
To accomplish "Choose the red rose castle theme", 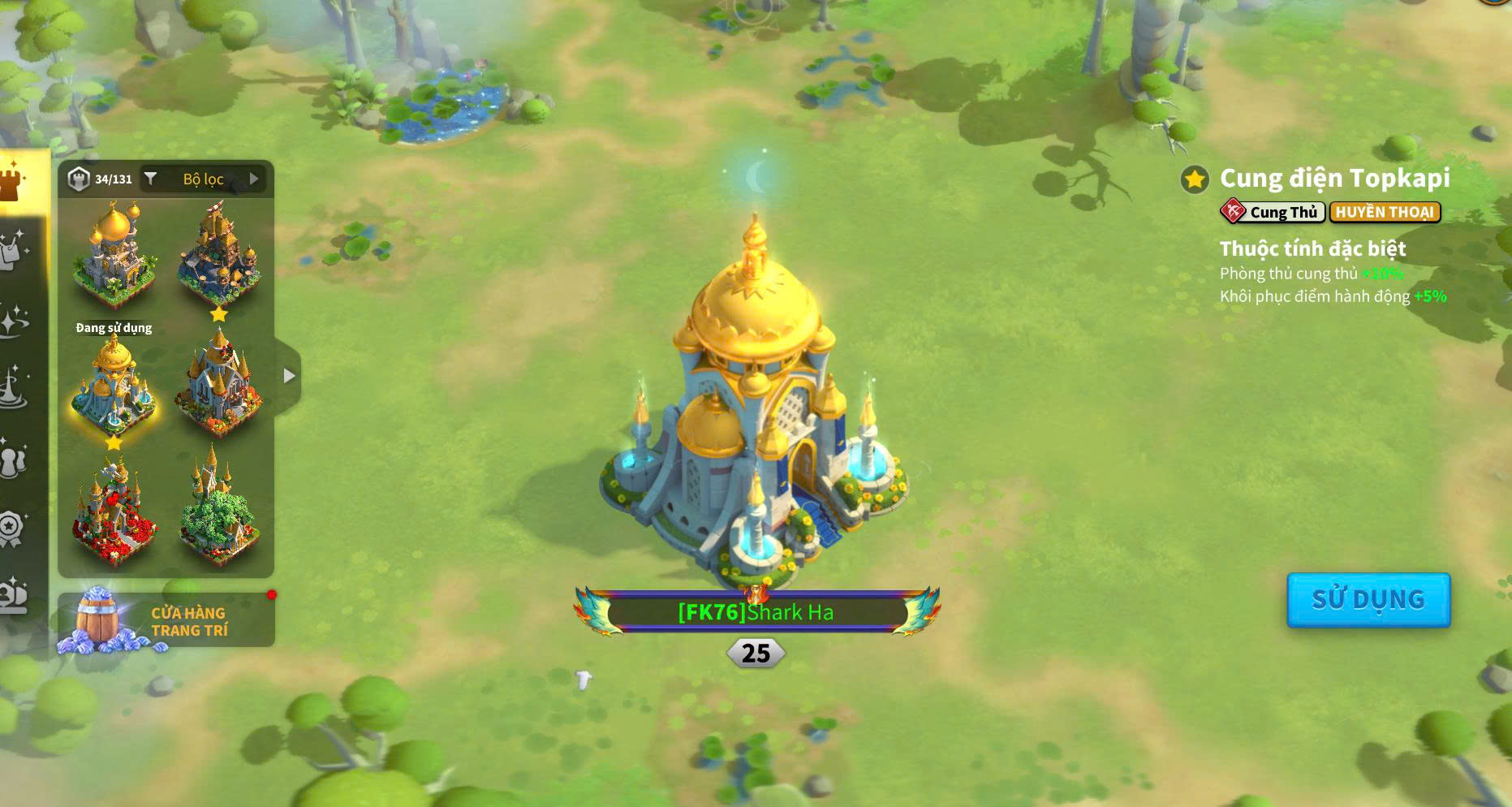I will tap(114, 513).
